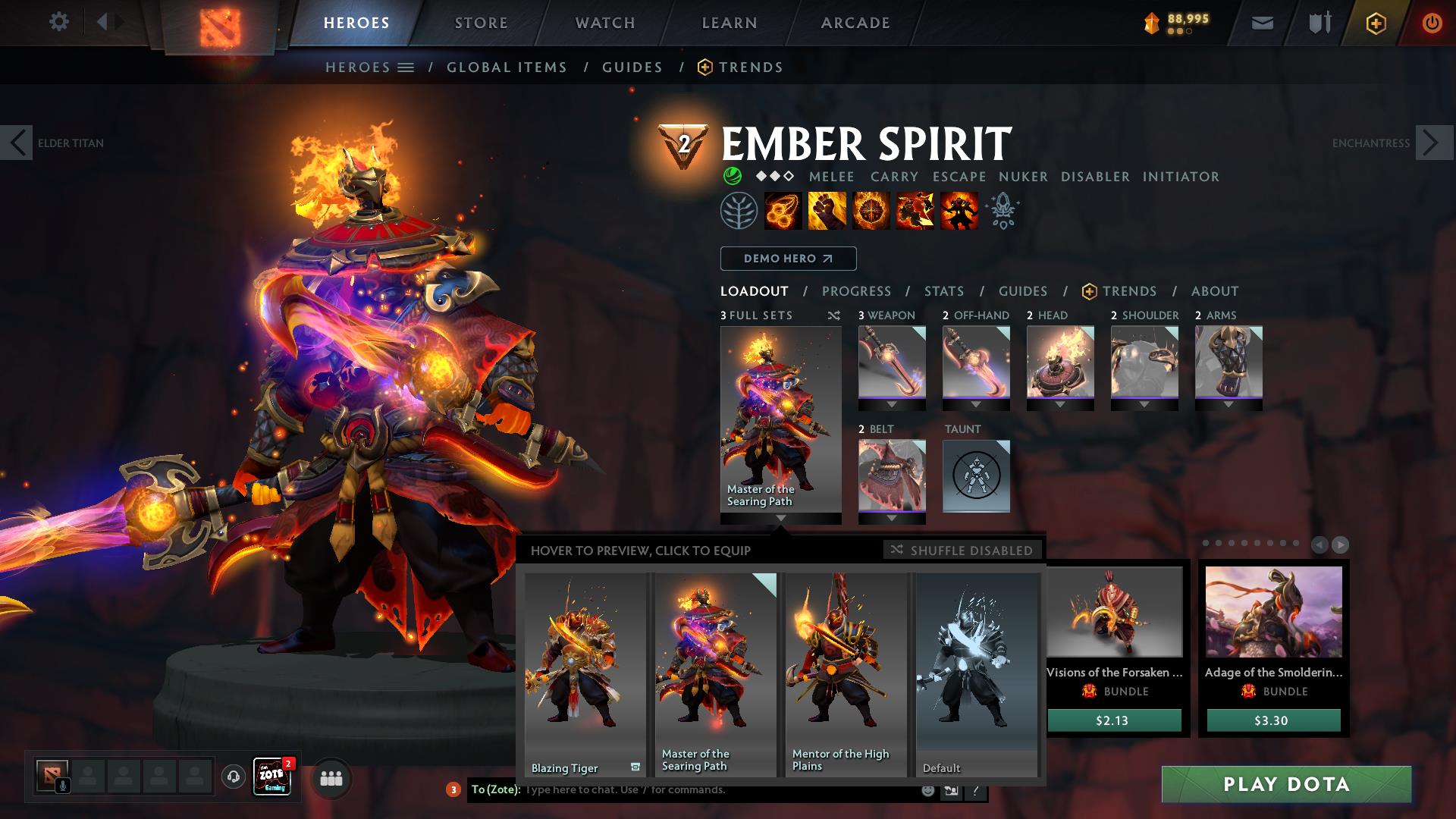Open the Aghanim's Scepter upgrade icon

click(x=1002, y=211)
